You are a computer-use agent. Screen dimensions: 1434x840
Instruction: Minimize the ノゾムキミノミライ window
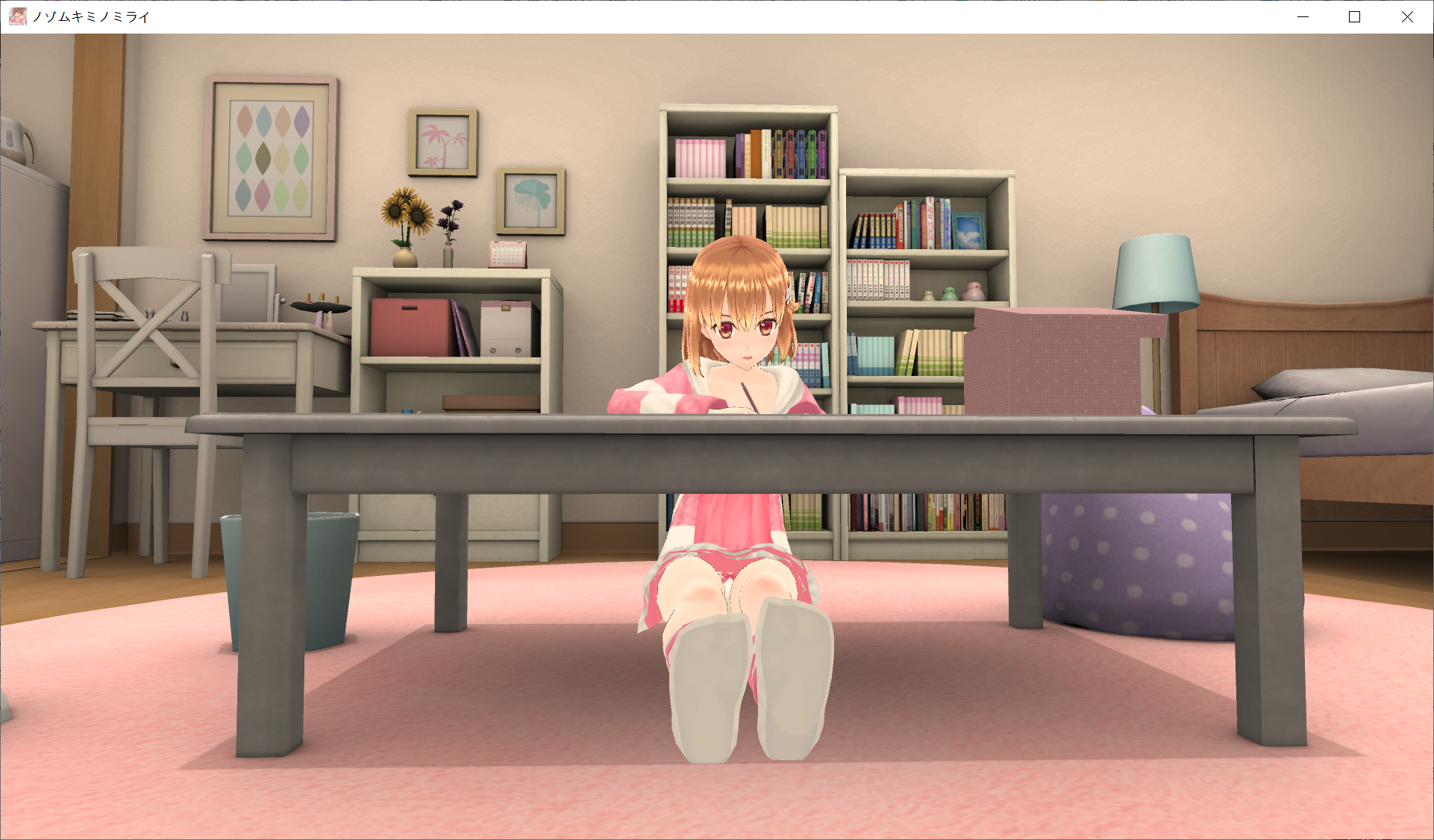pos(1303,16)
